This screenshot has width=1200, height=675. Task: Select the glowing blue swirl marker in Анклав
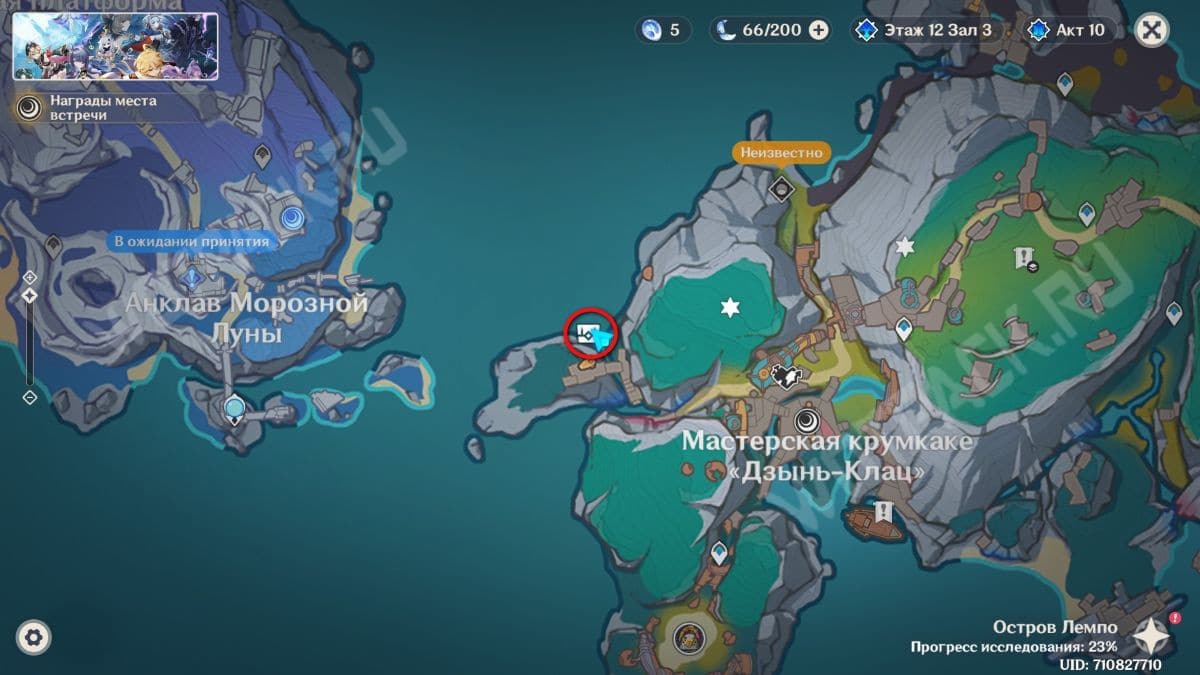(292, 217)
